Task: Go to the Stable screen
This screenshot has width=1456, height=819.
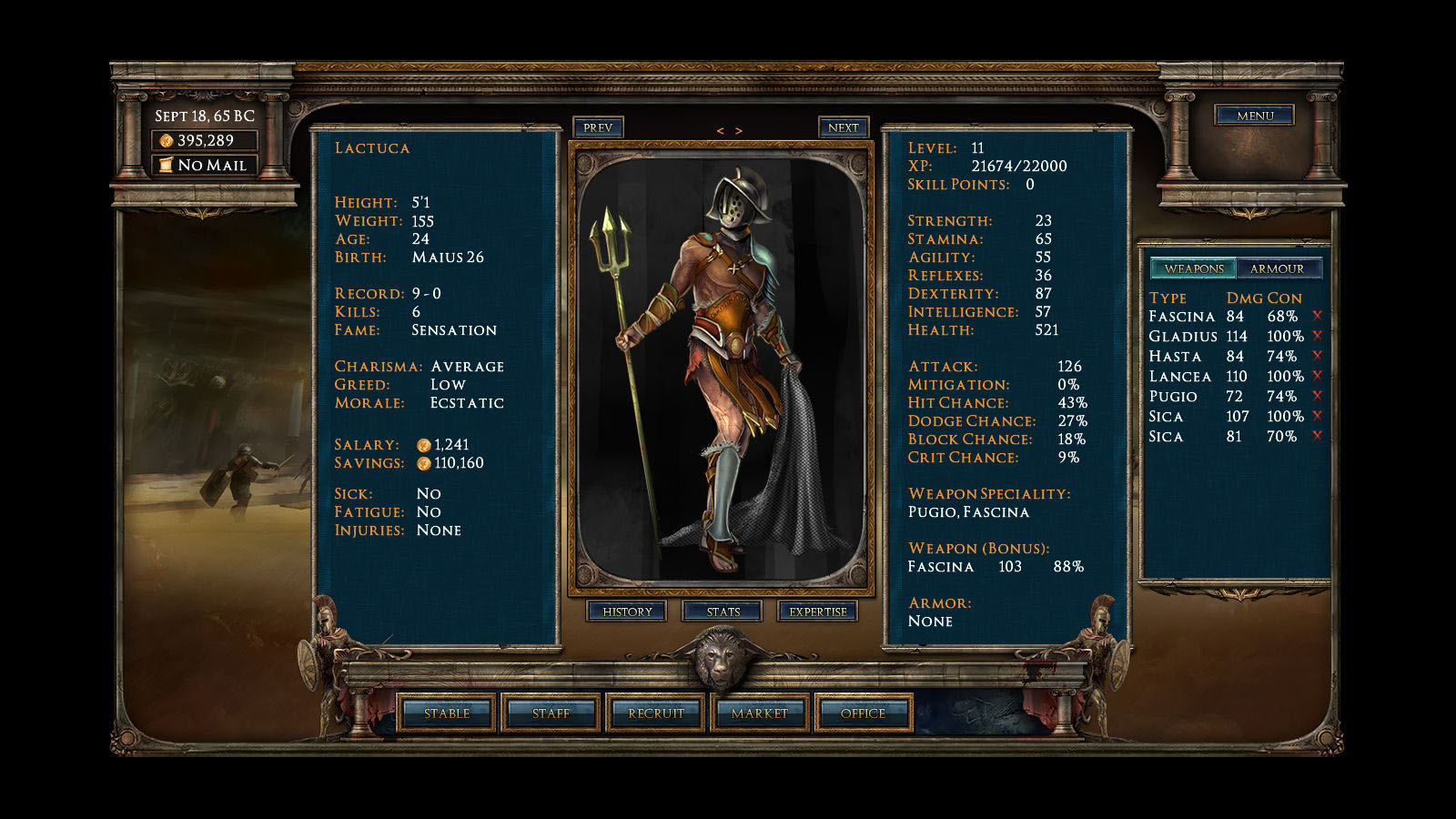Action: pos(447,713)
